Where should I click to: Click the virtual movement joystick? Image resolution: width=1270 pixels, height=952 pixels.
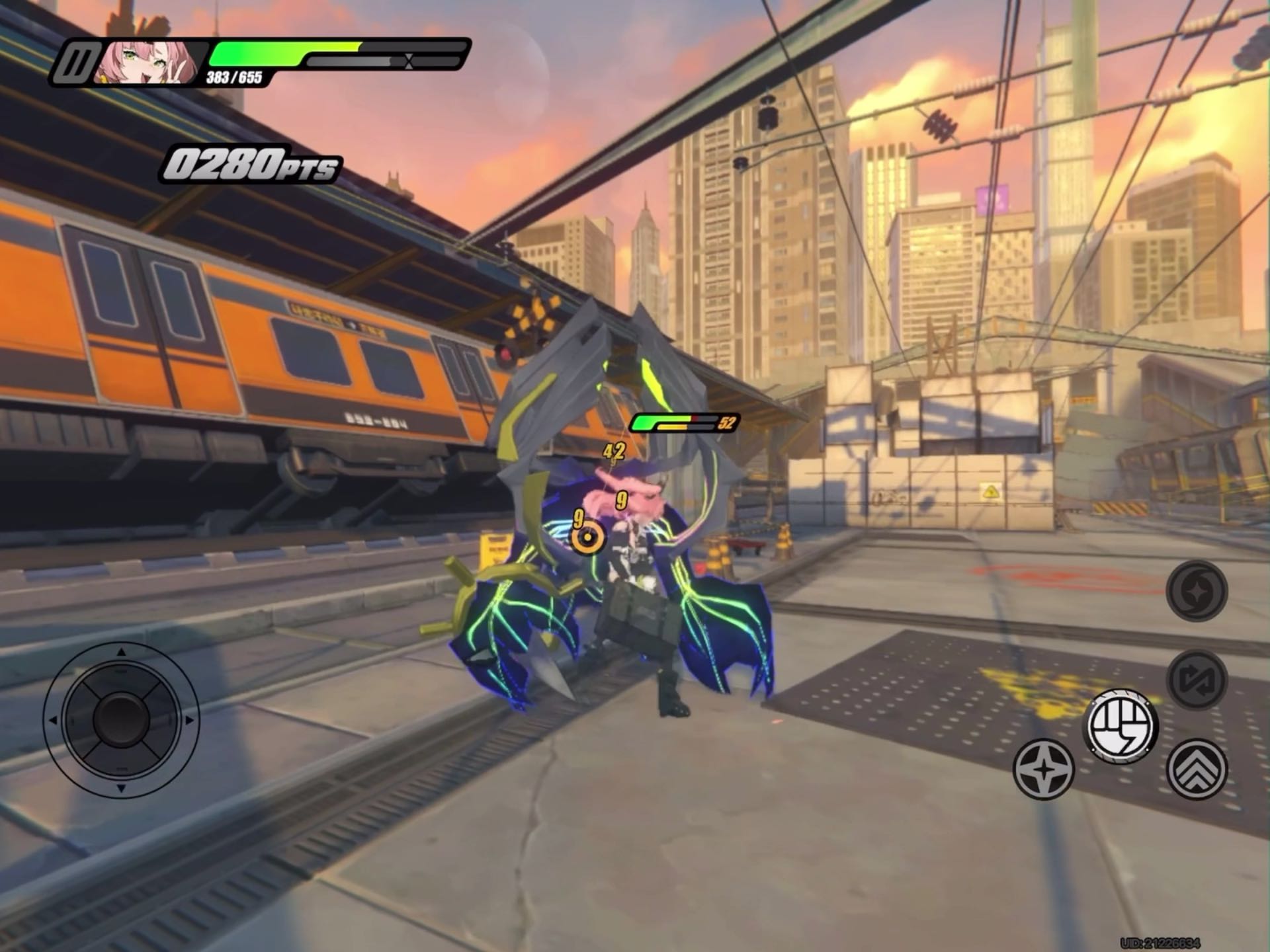[x=121, y=719]
